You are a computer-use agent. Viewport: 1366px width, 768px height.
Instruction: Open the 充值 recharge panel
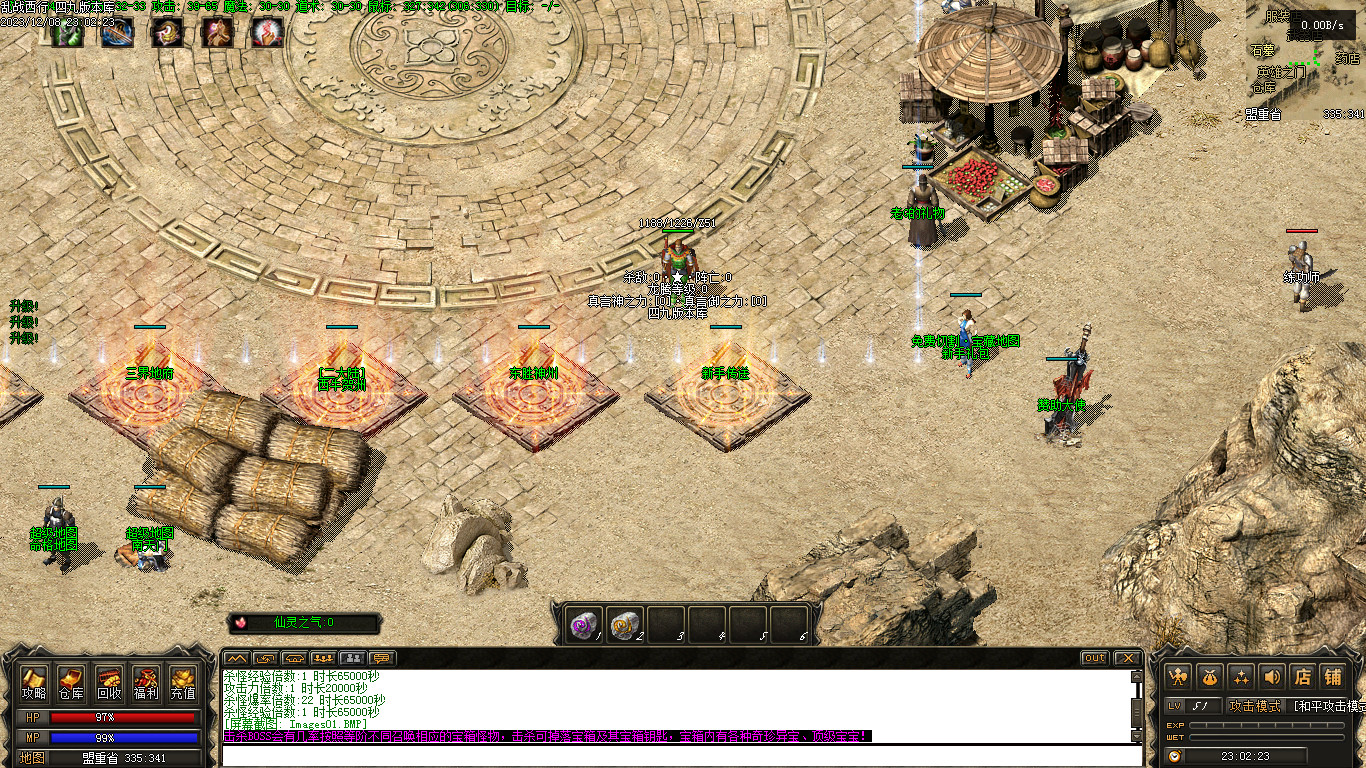[182, 681]
